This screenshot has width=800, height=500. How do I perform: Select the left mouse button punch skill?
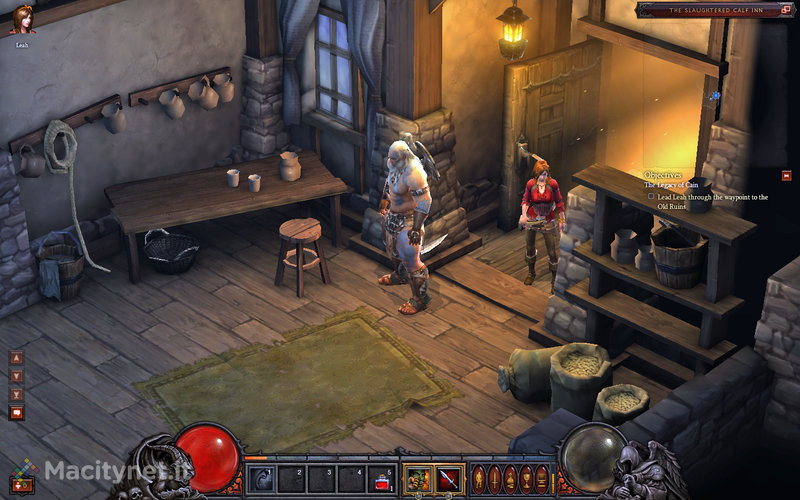point(418,479)
